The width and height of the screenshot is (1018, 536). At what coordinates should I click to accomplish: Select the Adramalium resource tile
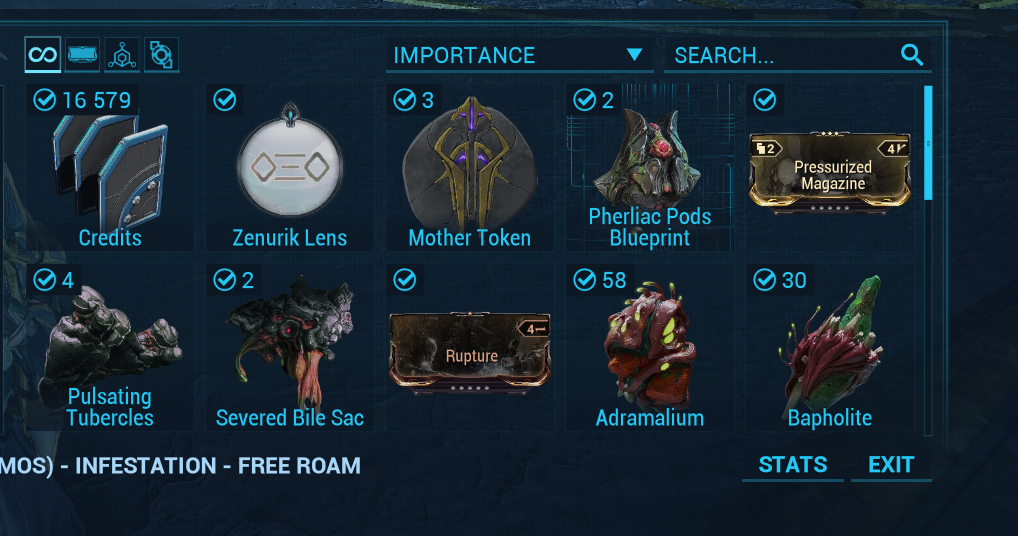(649, 350)
